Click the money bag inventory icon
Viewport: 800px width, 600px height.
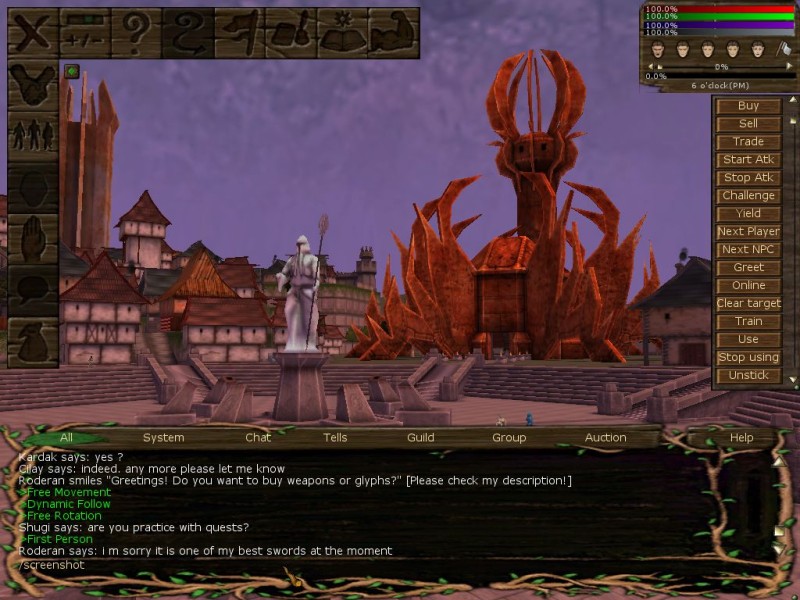coord(32,342)
